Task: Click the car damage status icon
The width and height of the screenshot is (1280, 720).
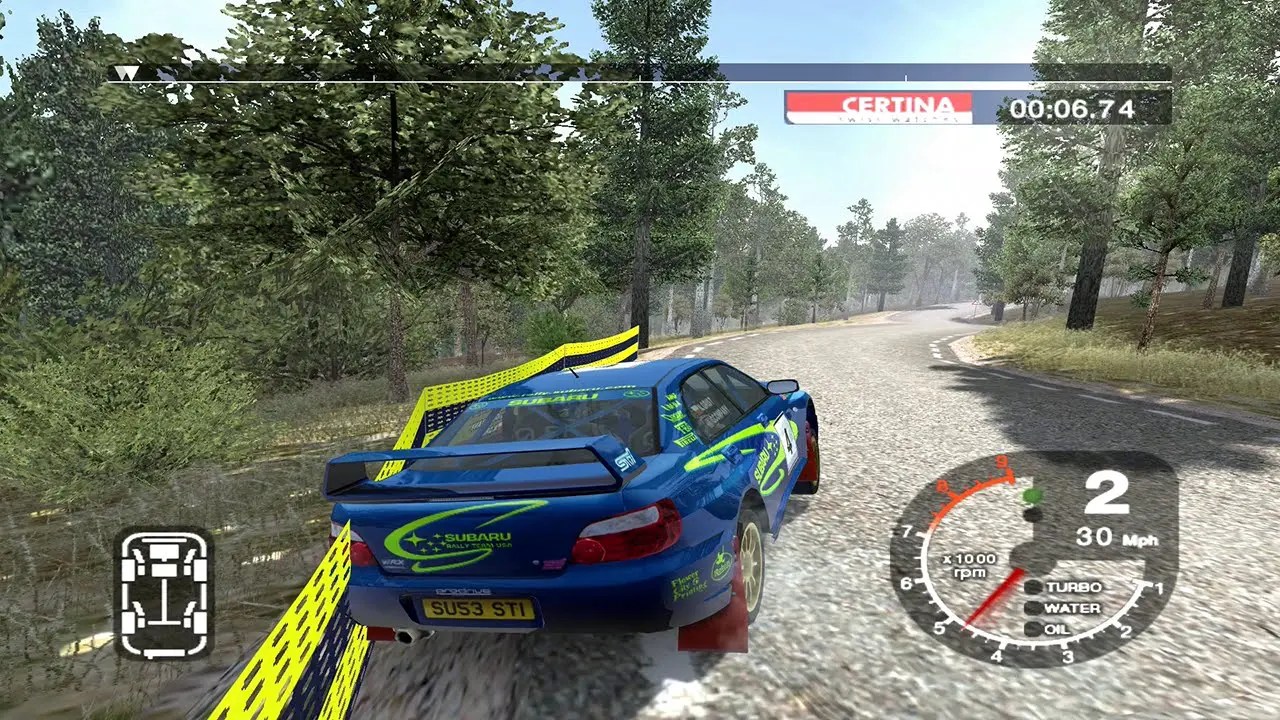Action: (x=163, y=596)
